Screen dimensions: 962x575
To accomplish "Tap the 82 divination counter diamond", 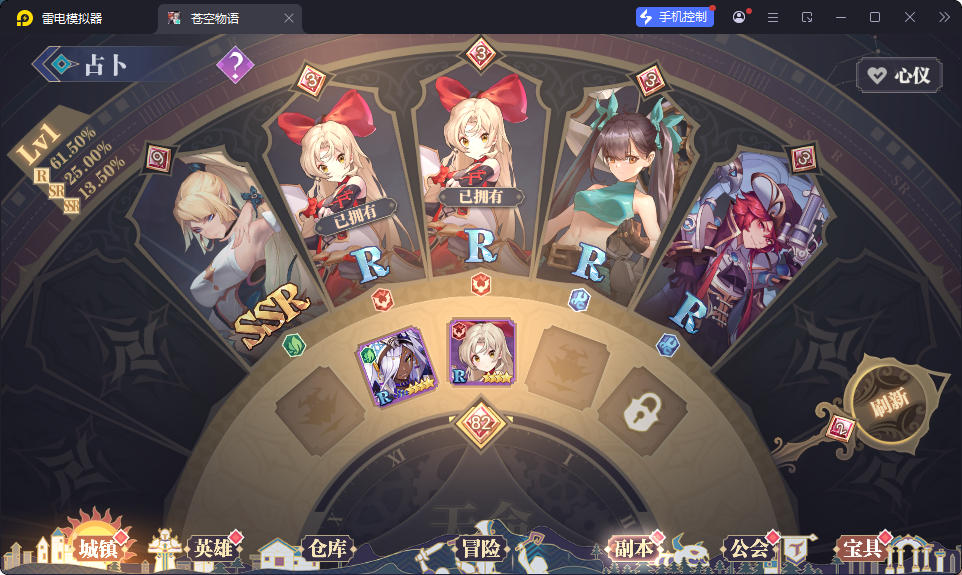I will (481, 423).
